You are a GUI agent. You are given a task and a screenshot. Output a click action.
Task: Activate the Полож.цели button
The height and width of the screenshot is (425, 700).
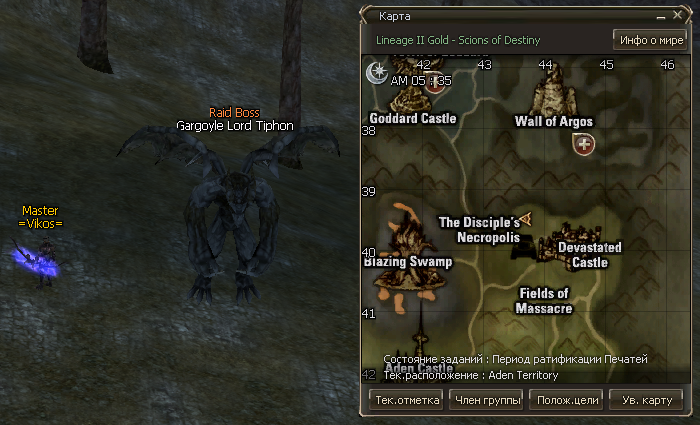coord(567,400)
